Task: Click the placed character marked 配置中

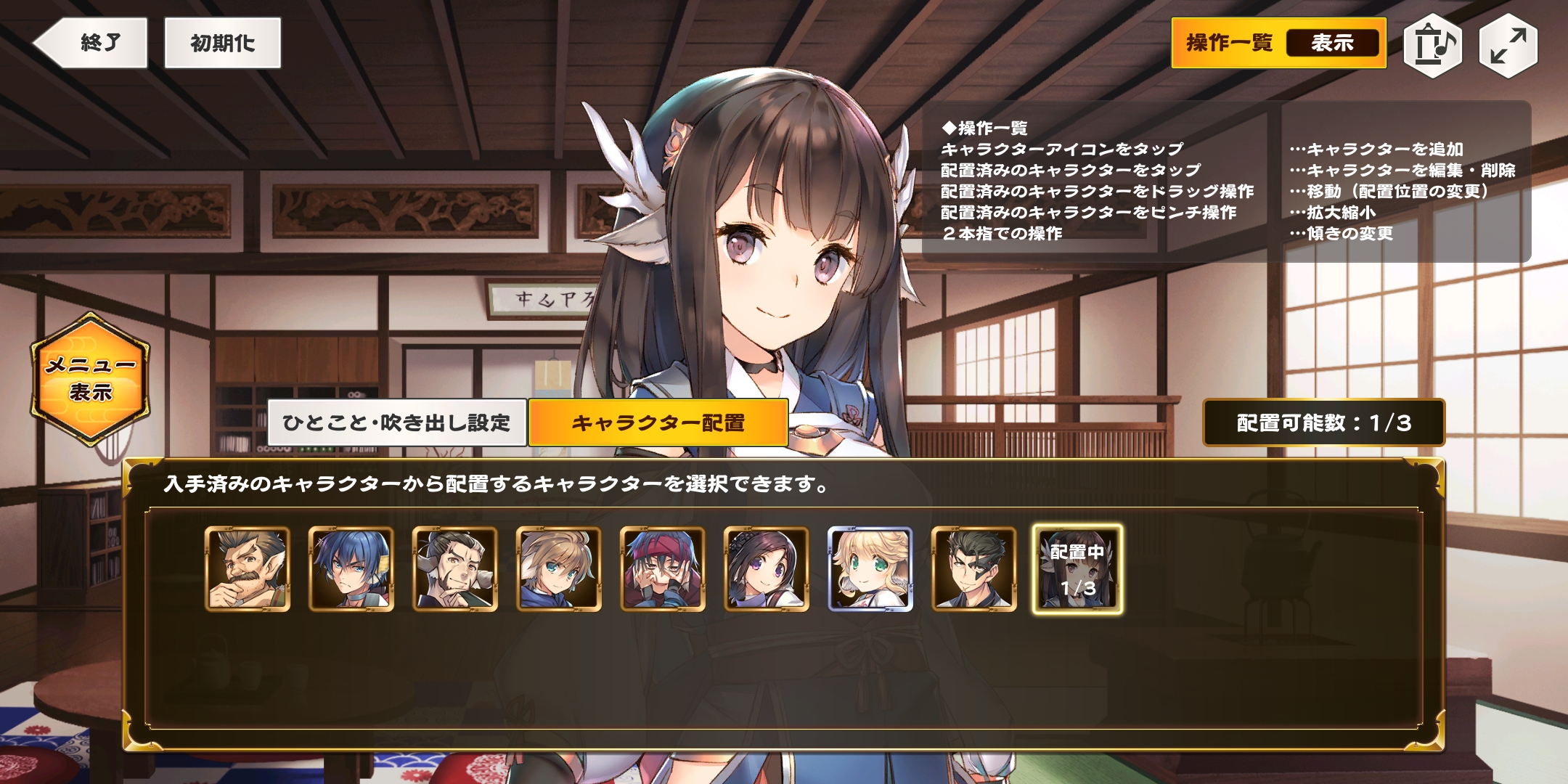Action: click(1078, 569)
